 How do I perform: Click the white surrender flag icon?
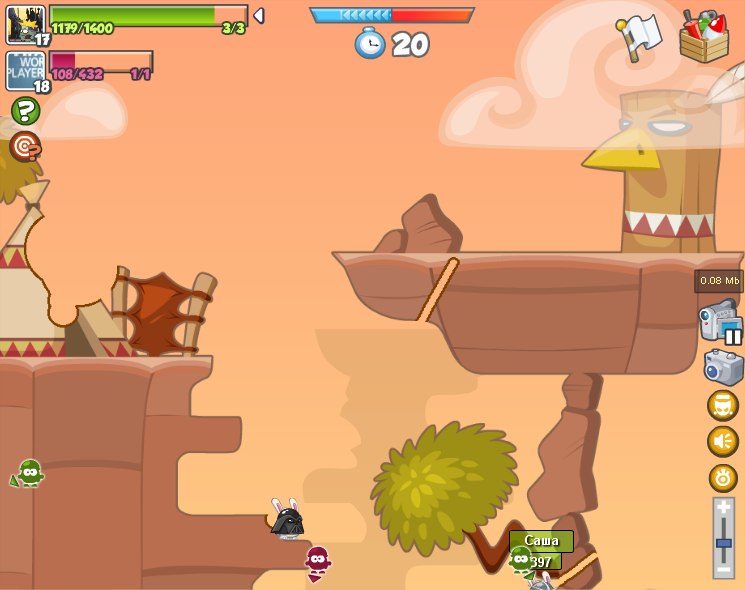(638, 37)
